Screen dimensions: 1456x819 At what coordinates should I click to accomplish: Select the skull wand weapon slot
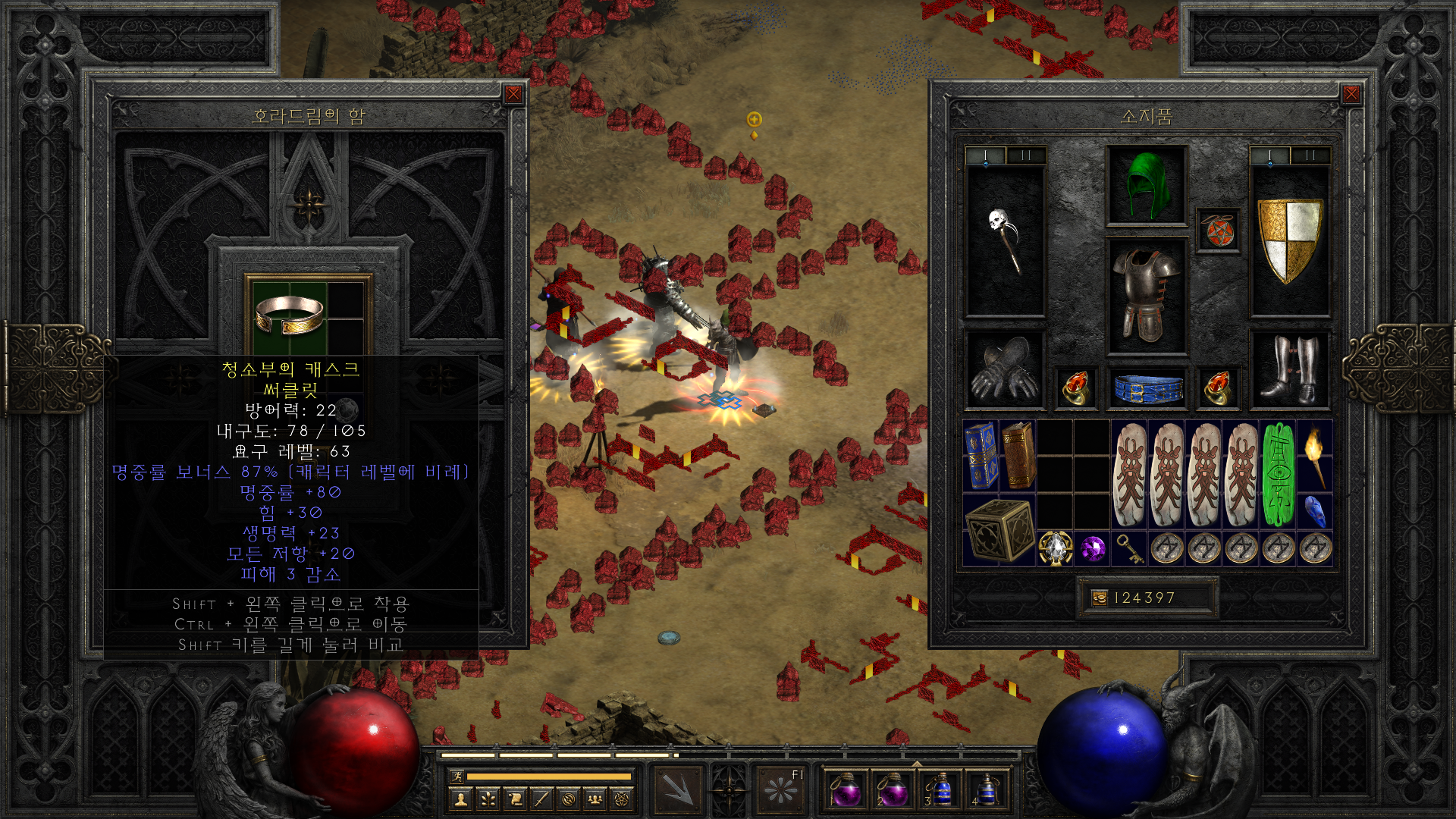(x=1006, y=240)
